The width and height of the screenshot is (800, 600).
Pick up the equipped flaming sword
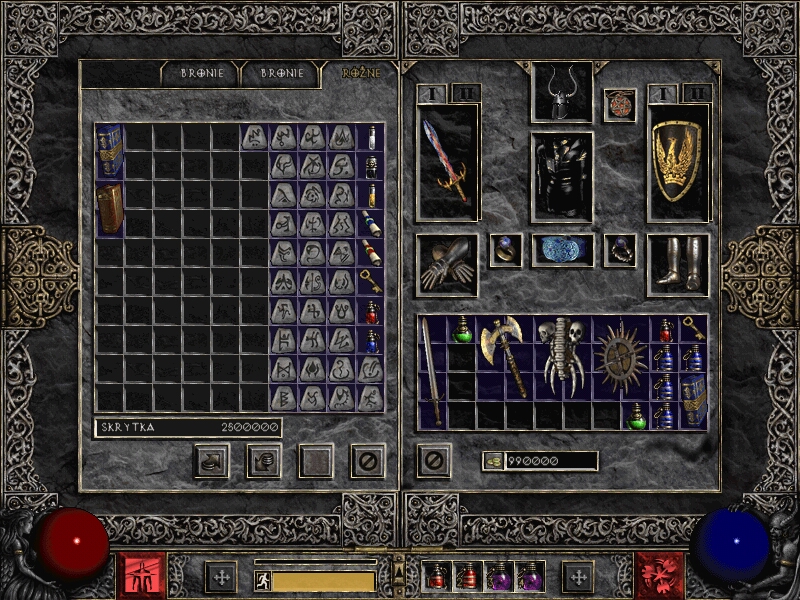[x=447, y=162]
